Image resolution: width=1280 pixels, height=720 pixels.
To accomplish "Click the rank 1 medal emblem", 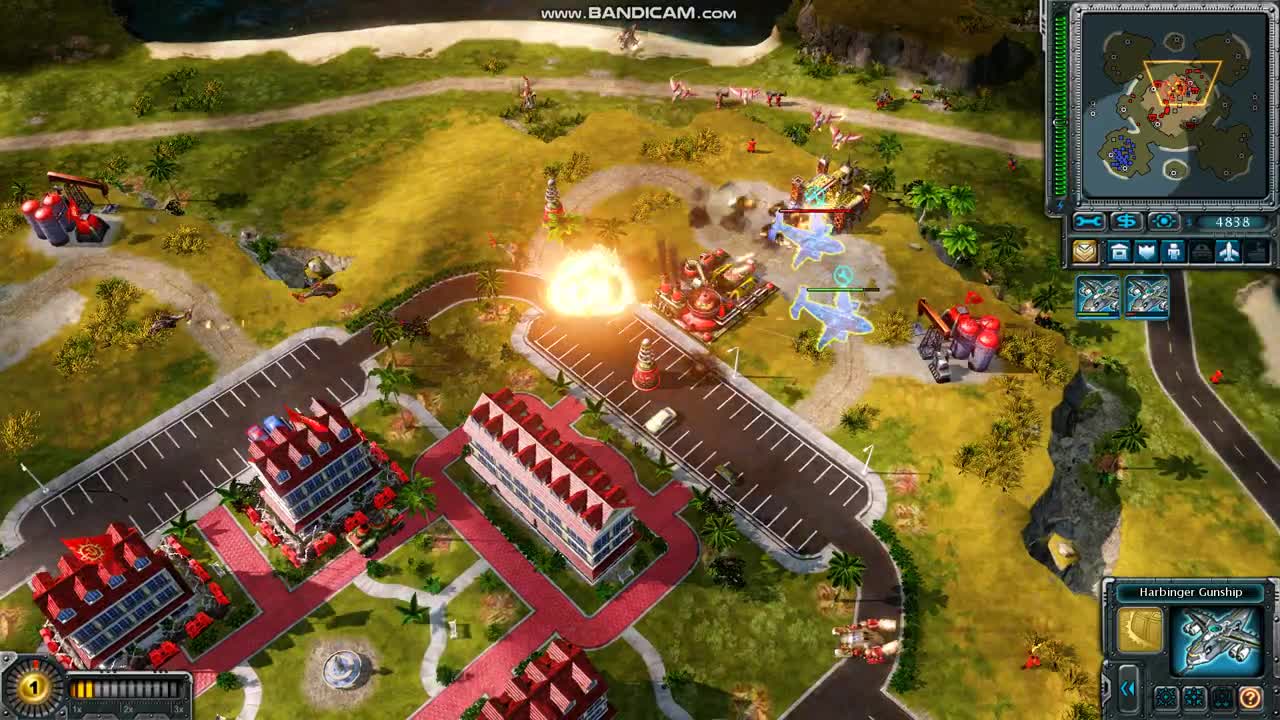I will point(33,688).
